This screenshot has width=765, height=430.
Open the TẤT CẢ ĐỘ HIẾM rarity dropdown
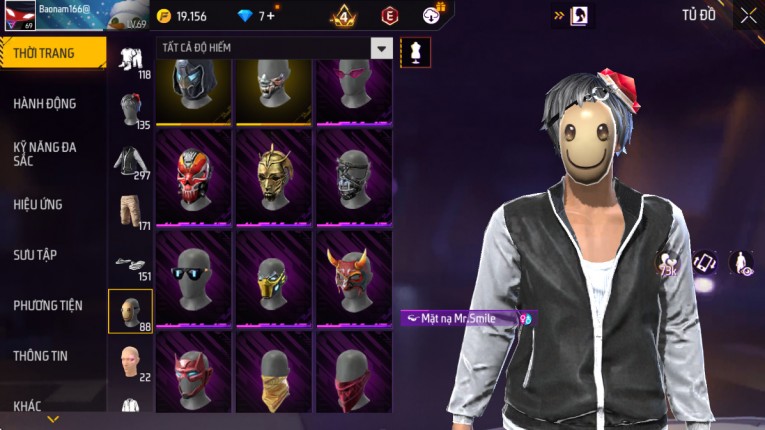tap(381, 48)
